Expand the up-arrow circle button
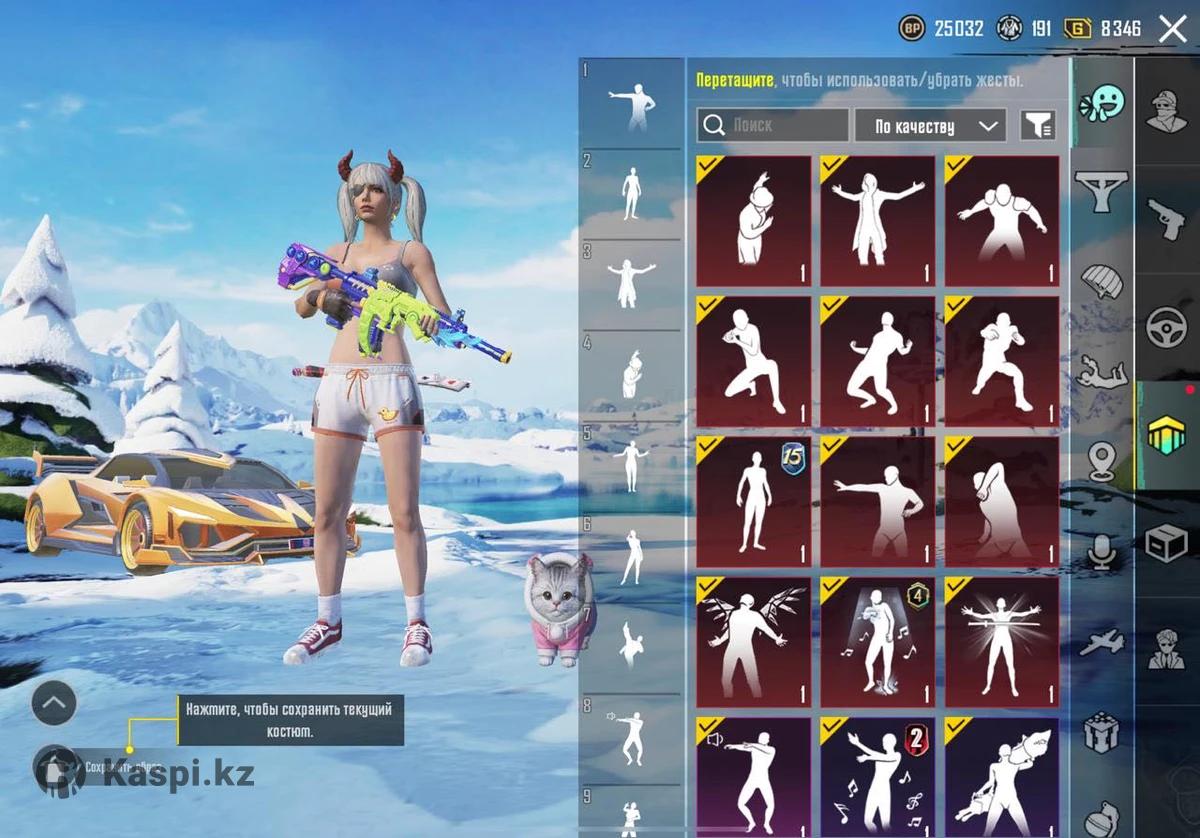Image resolution: width=1200 pixels, height=838 pixels. (54, 703)
